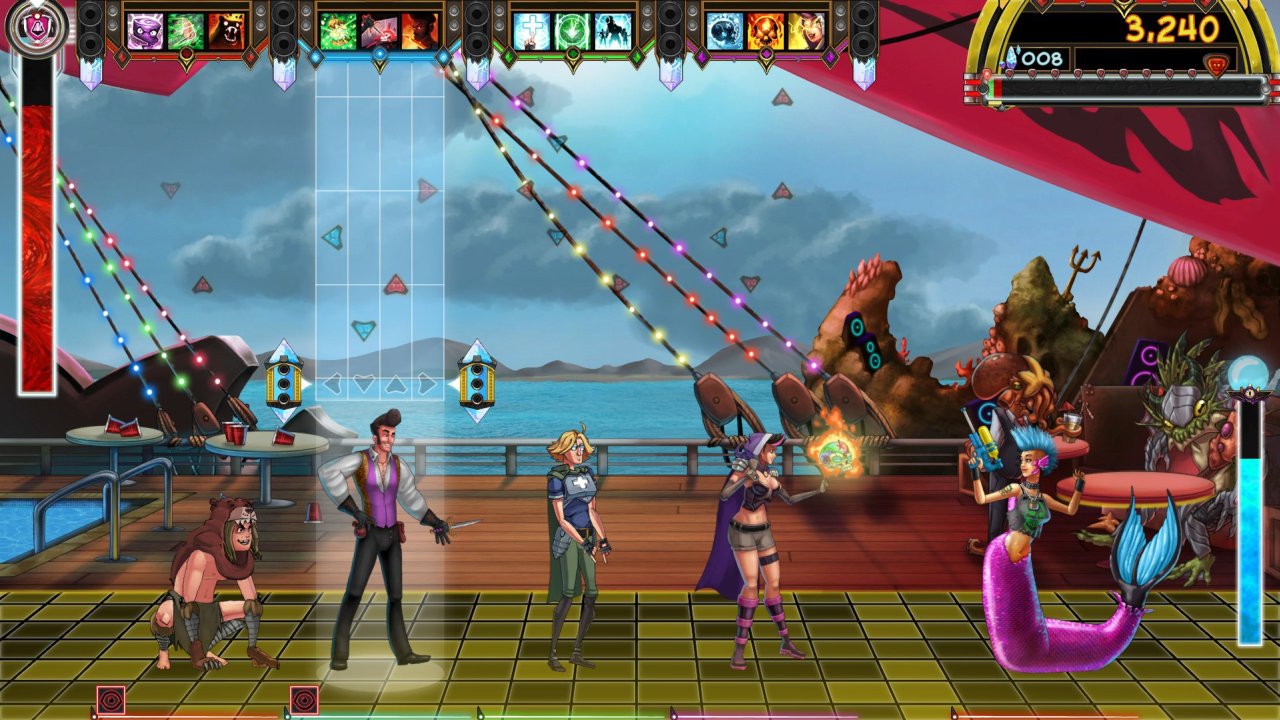Choose the roaring crowned bear ability
1280x720 pixels.
tap(227, 31)
